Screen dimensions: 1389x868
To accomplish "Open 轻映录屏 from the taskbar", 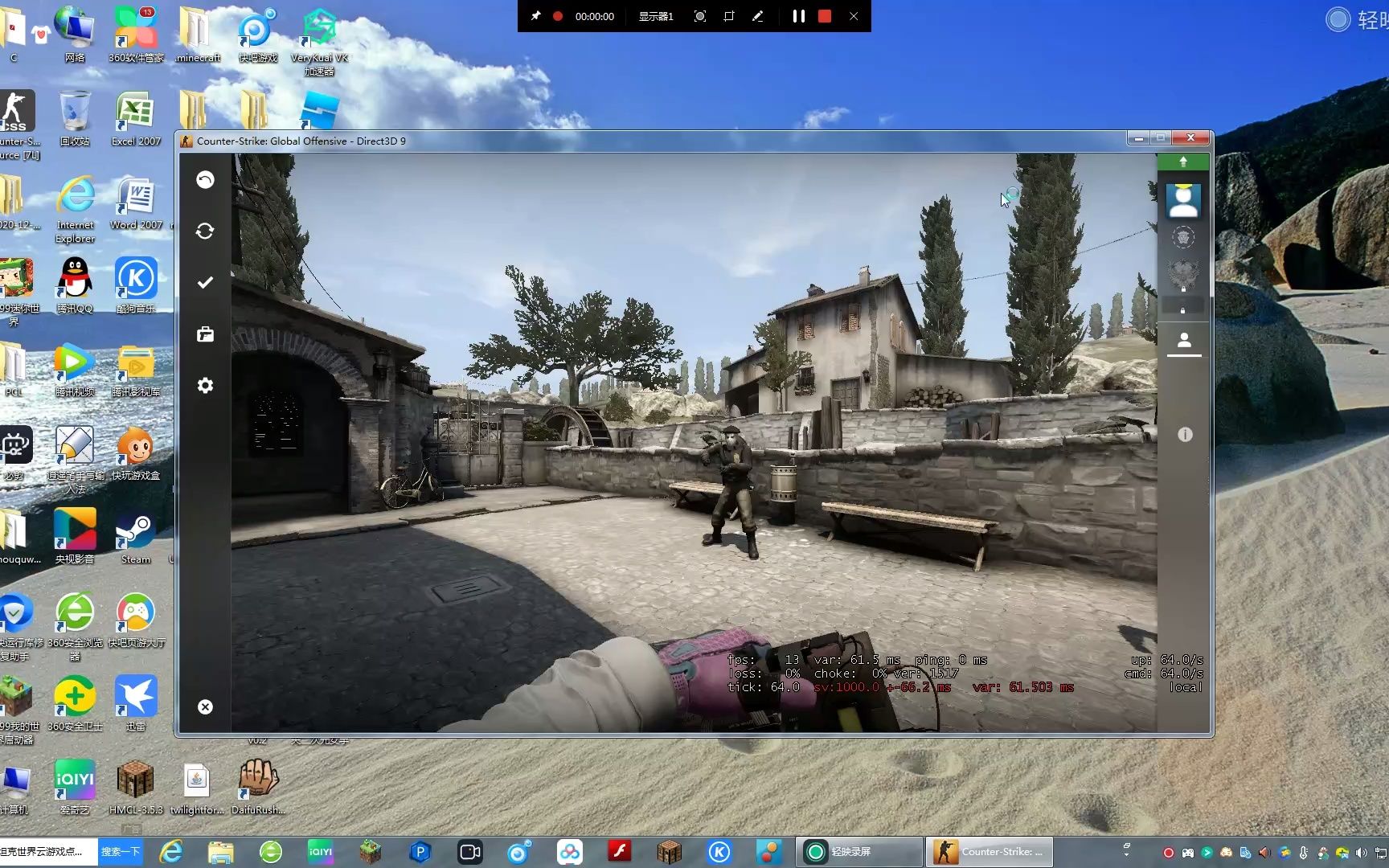I will pos(858,851).
